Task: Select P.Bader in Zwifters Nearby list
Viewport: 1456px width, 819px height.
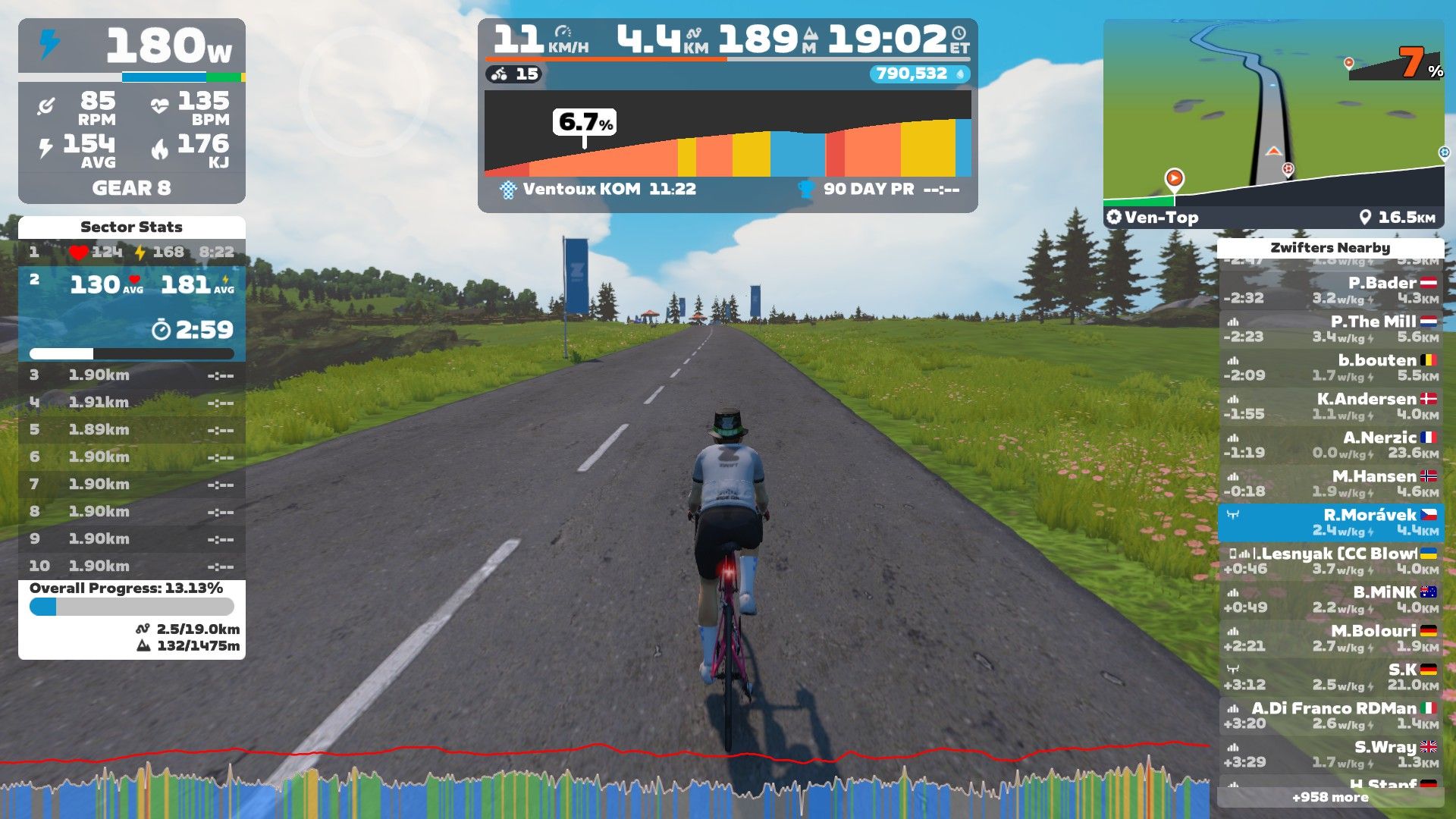Action: 1330,290
